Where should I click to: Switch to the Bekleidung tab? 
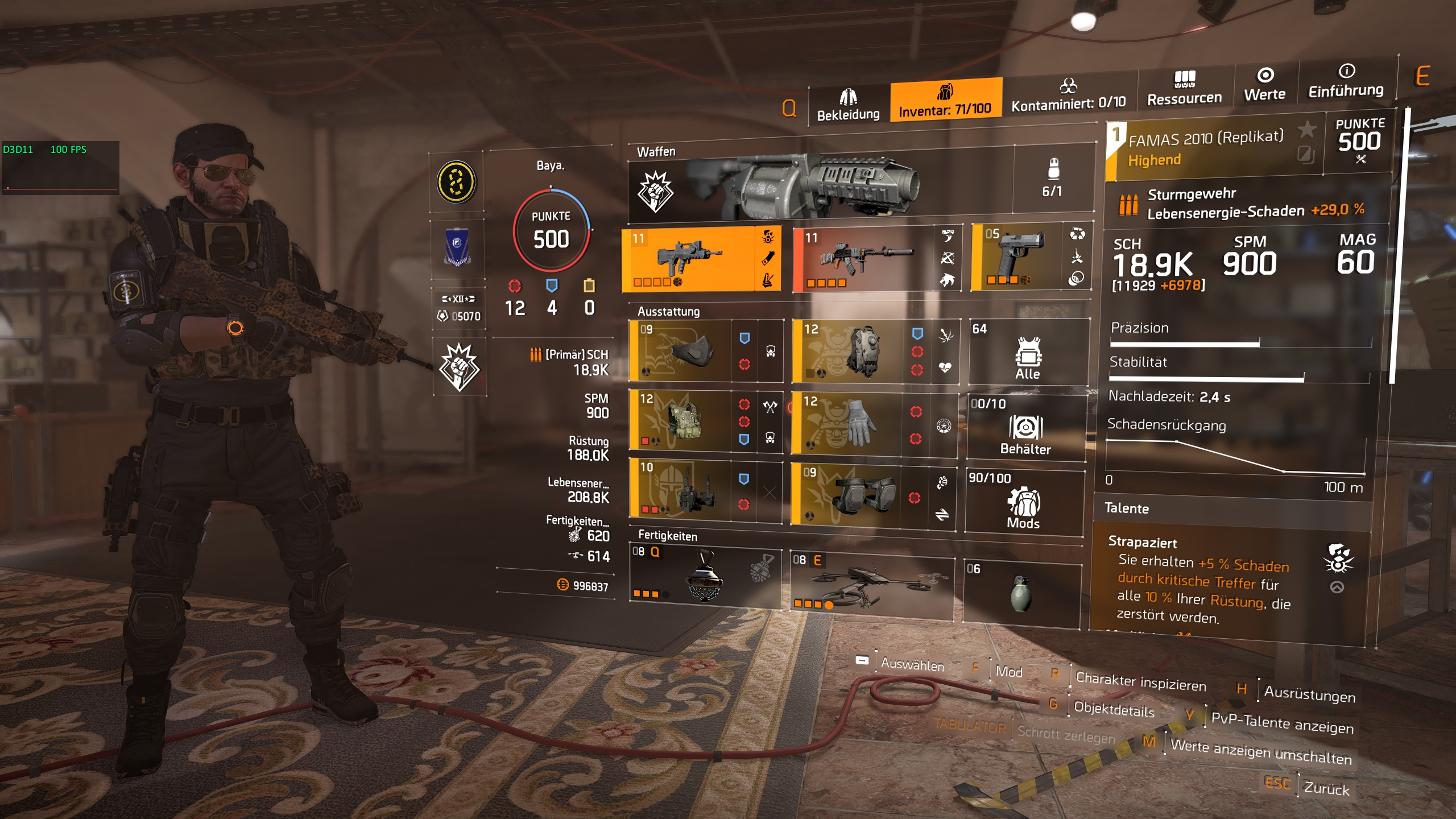(848, 105)
